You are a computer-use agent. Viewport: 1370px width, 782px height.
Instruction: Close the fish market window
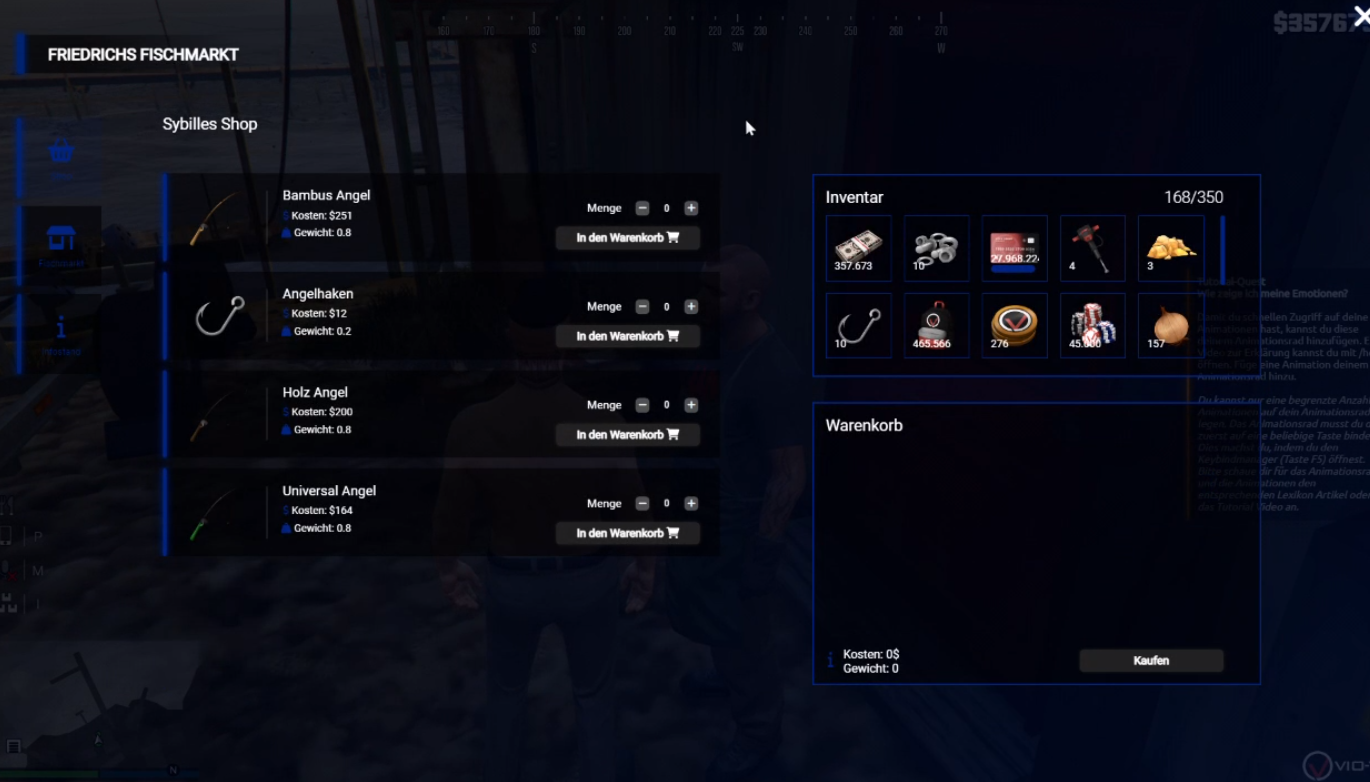pyautogui.click(x=1361, y=15)
